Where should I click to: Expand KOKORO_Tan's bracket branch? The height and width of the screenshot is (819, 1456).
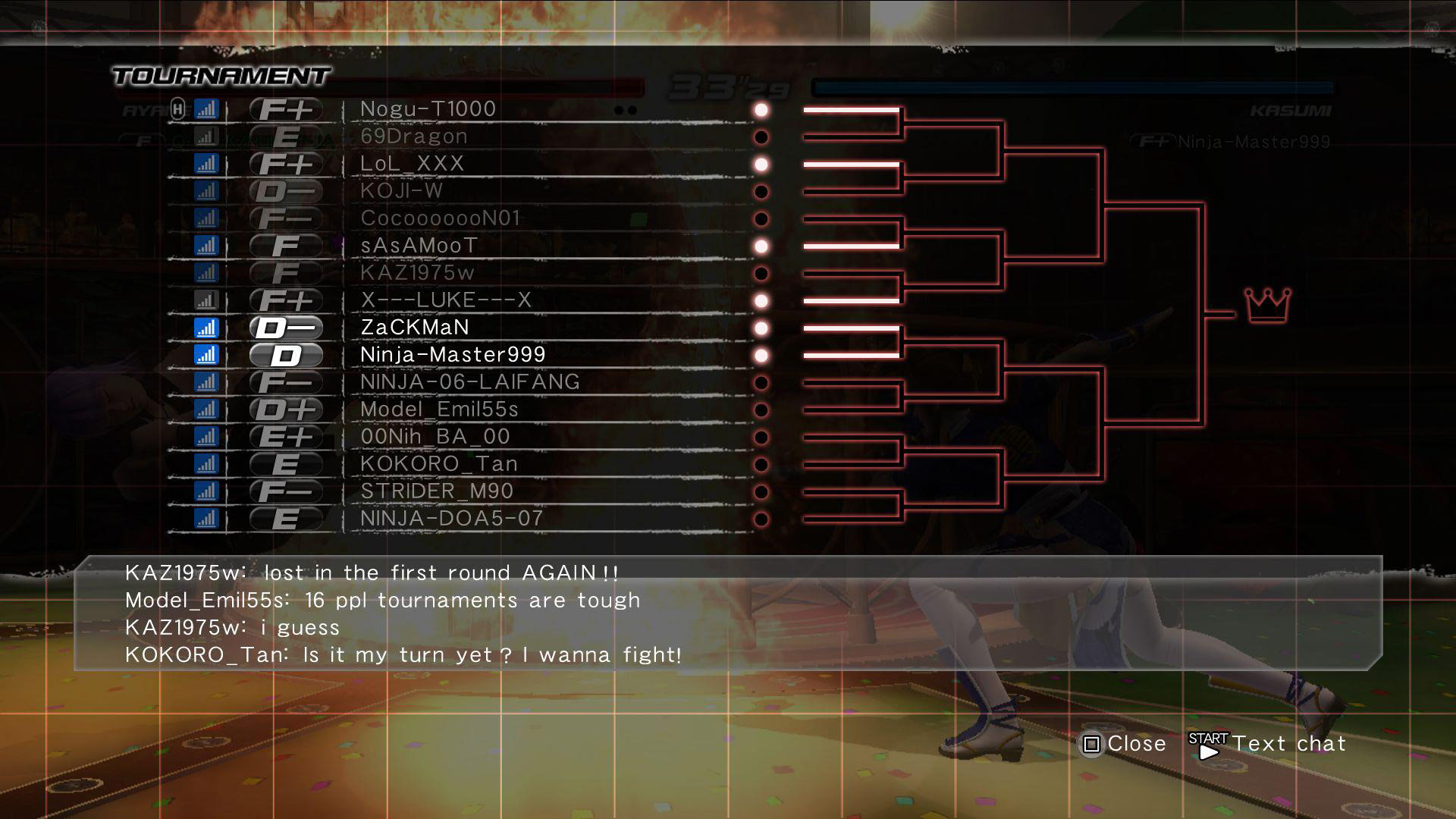[849, 463]
